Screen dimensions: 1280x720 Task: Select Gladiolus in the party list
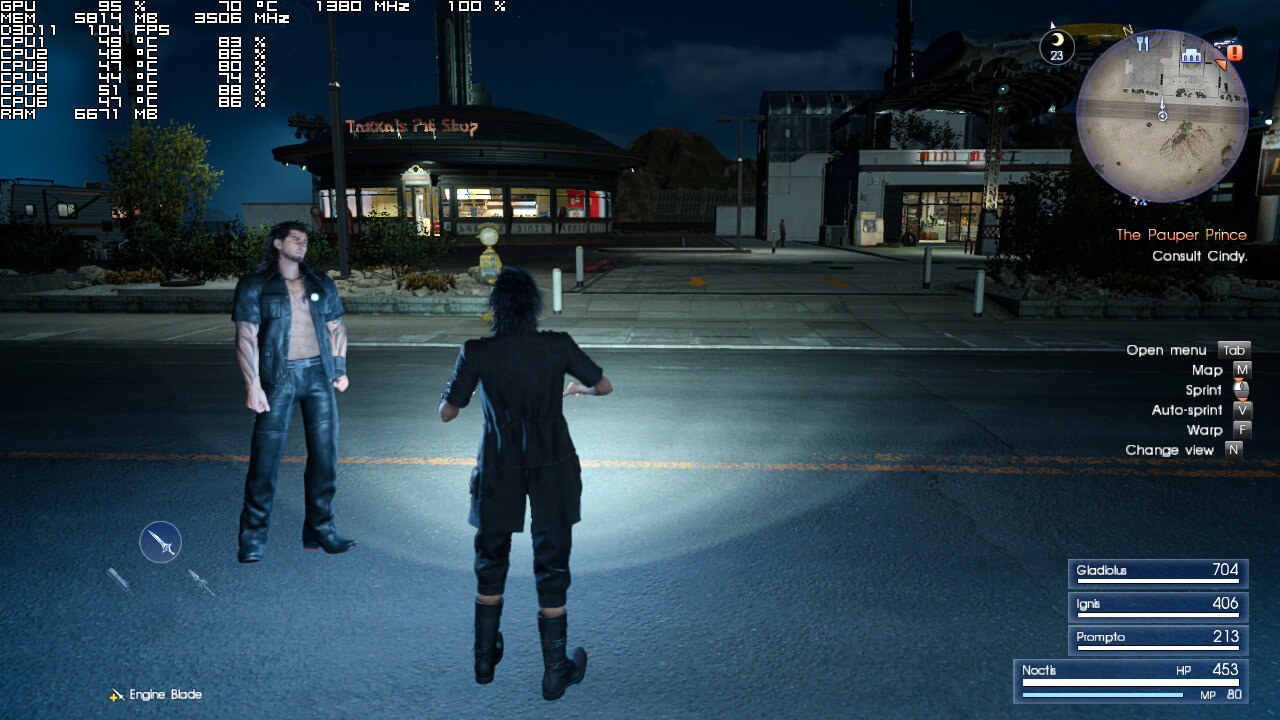[1157, 572]
